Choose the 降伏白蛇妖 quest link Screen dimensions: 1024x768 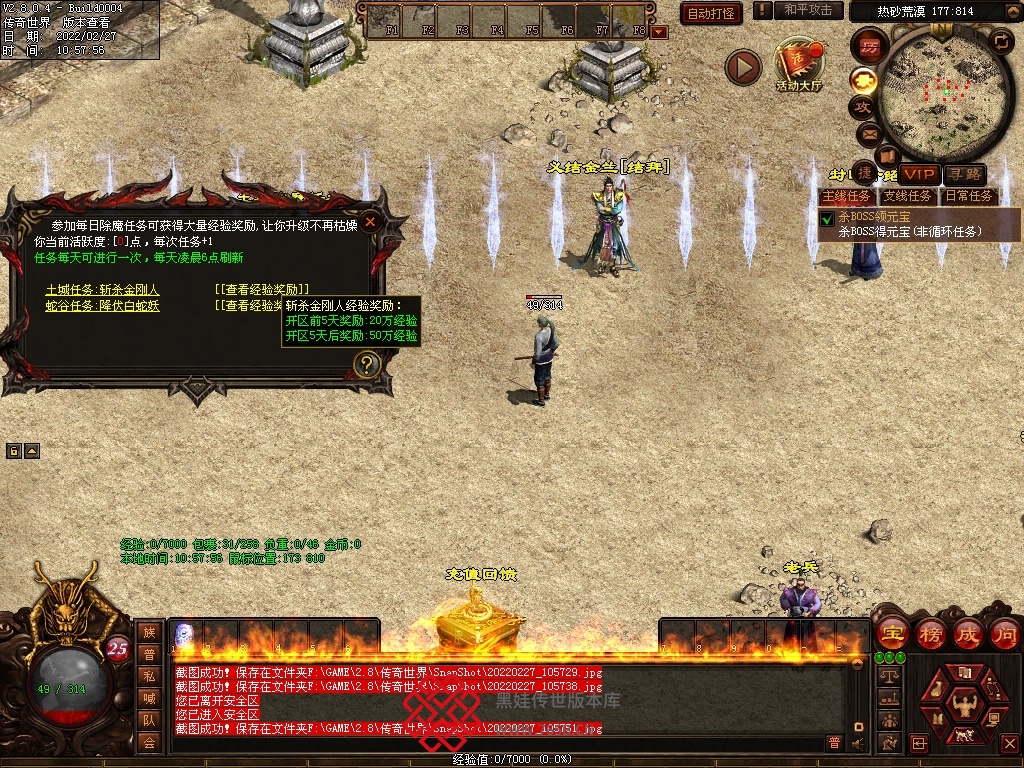coord(102,306)
